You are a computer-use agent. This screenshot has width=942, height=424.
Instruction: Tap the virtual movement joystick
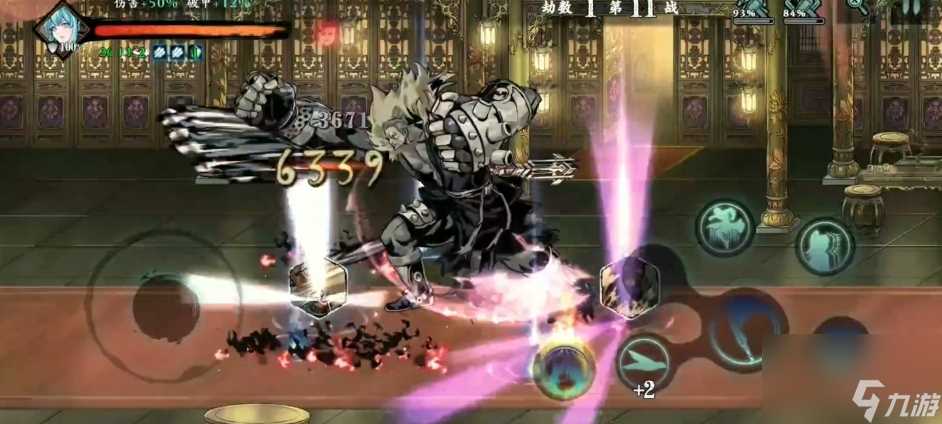165,305
